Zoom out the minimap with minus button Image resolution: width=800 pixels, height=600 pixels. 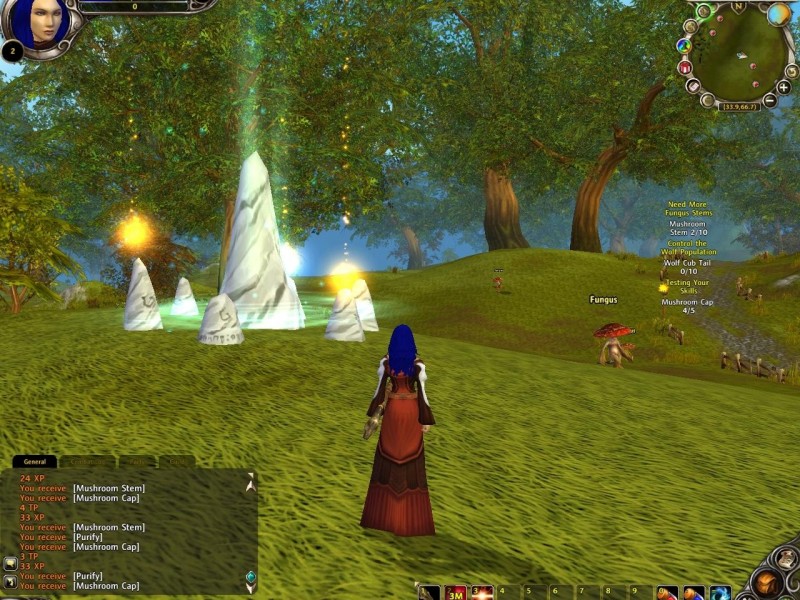(770, 100)
